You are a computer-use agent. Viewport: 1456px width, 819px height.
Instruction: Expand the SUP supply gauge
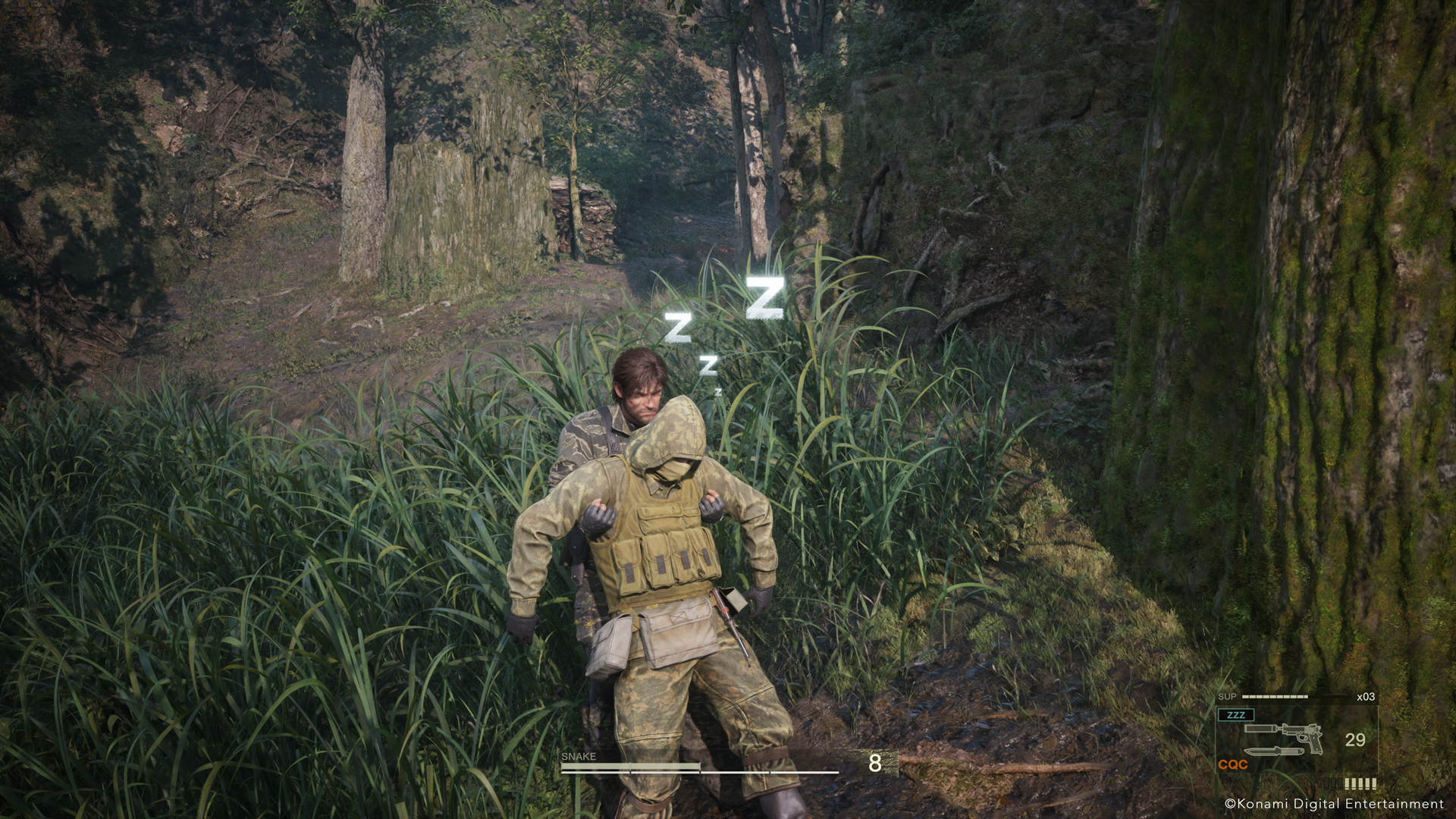(1274, 696)
